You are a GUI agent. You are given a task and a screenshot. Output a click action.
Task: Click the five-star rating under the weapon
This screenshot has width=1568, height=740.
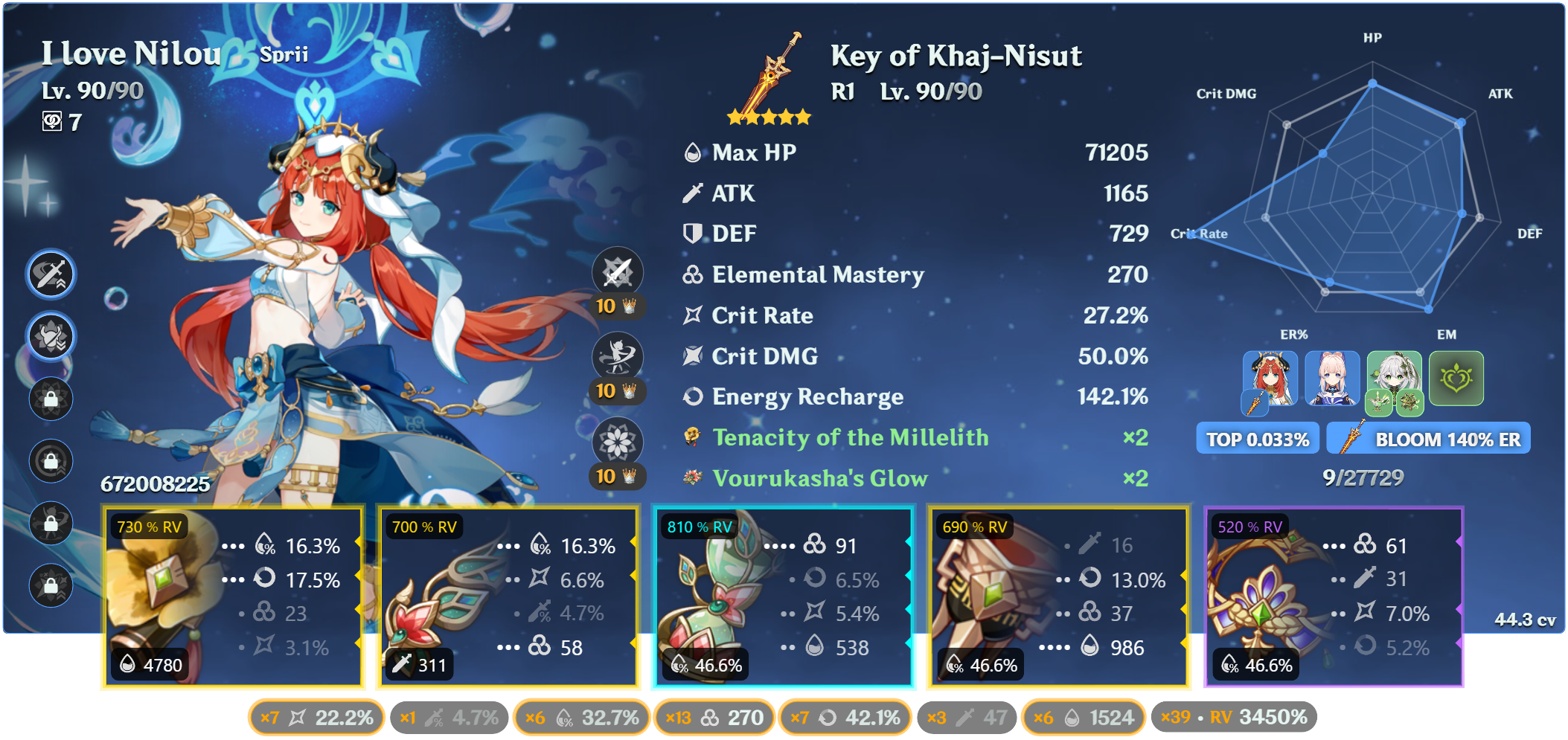767,117
